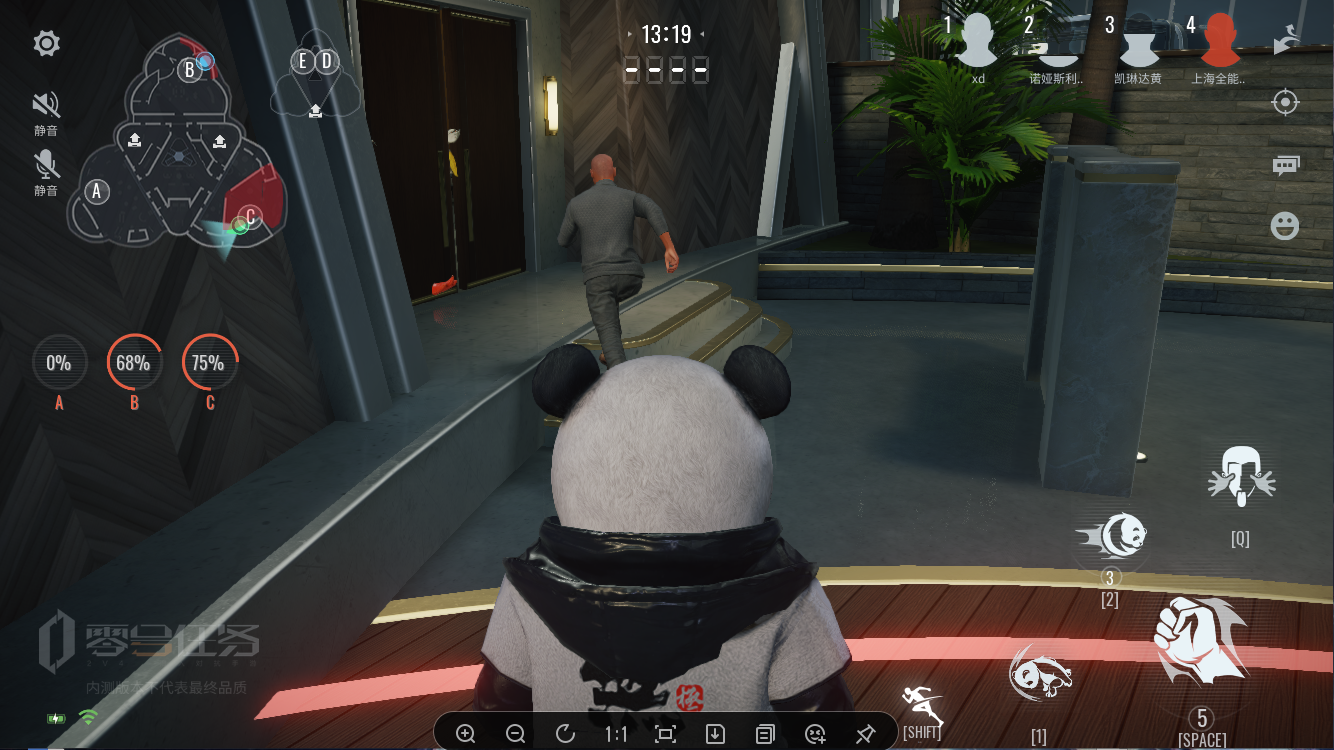Activate the panda dash ability
The width and height of the screenshot is (1334, 750).
coord(1112,537)
